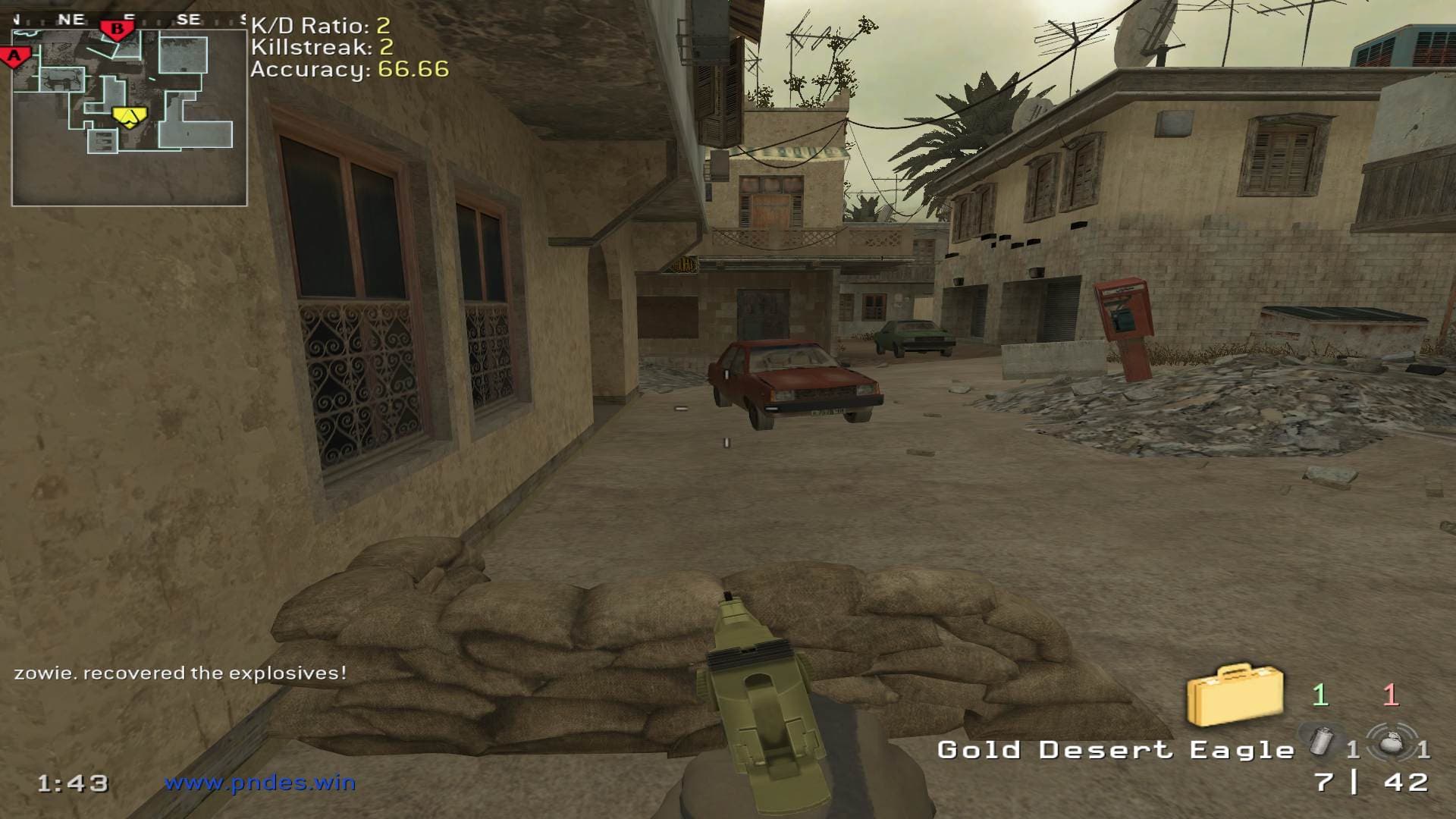
Task: Select the flash grenade icon
Action: (1322, 739)
